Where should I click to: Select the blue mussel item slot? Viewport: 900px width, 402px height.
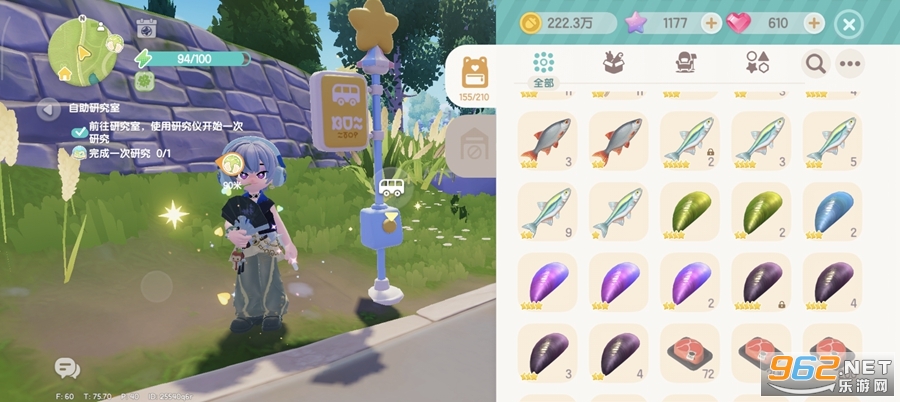pyautogui.click(x=832, y=212)
